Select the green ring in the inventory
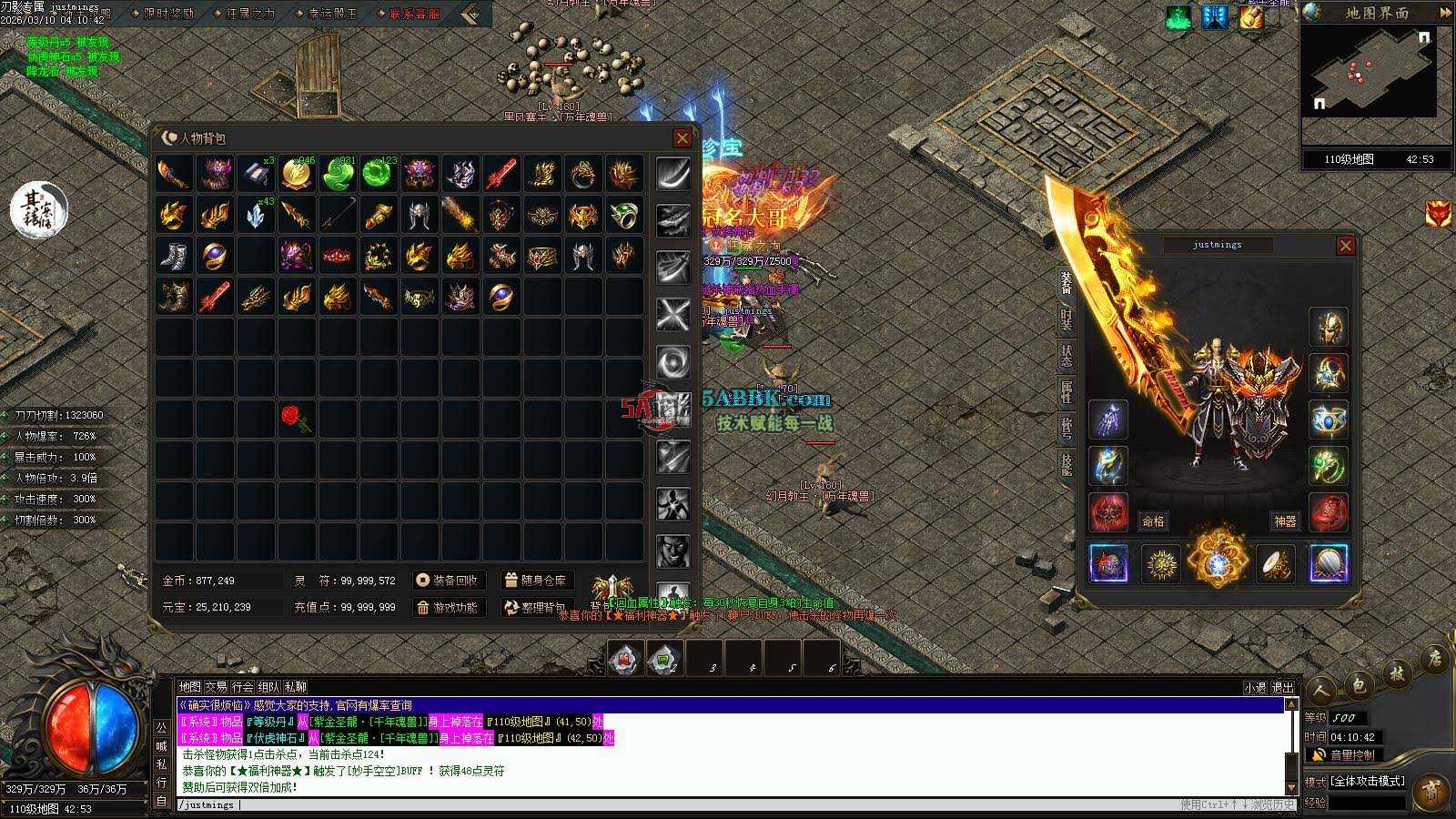1456x819 pixels. (x=623, y=215)
